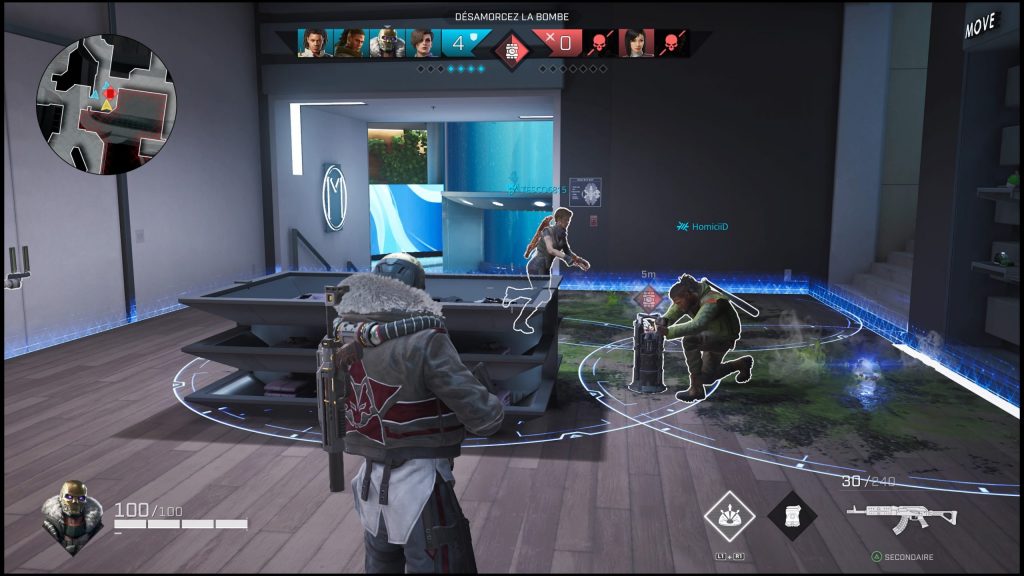
Task: Click the first eliminated enemy skull icon
Action: [x=599, y=43]
